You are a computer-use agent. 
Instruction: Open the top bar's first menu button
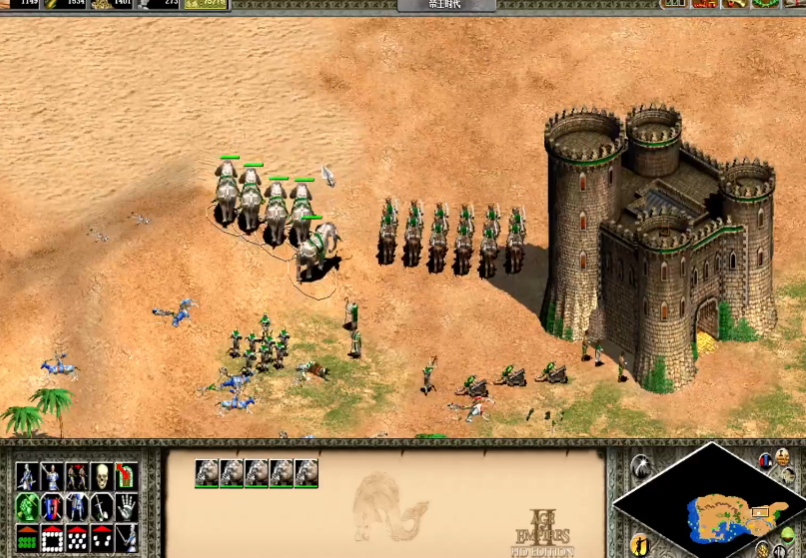[x=675, y=4]
